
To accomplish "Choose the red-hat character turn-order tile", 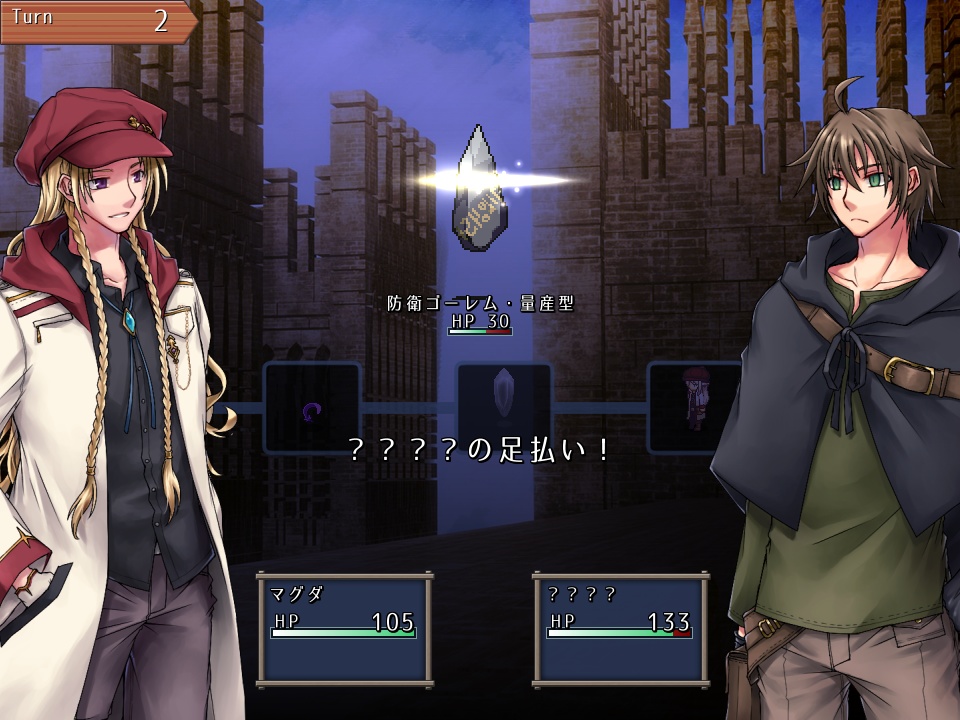I will (694, 407).
